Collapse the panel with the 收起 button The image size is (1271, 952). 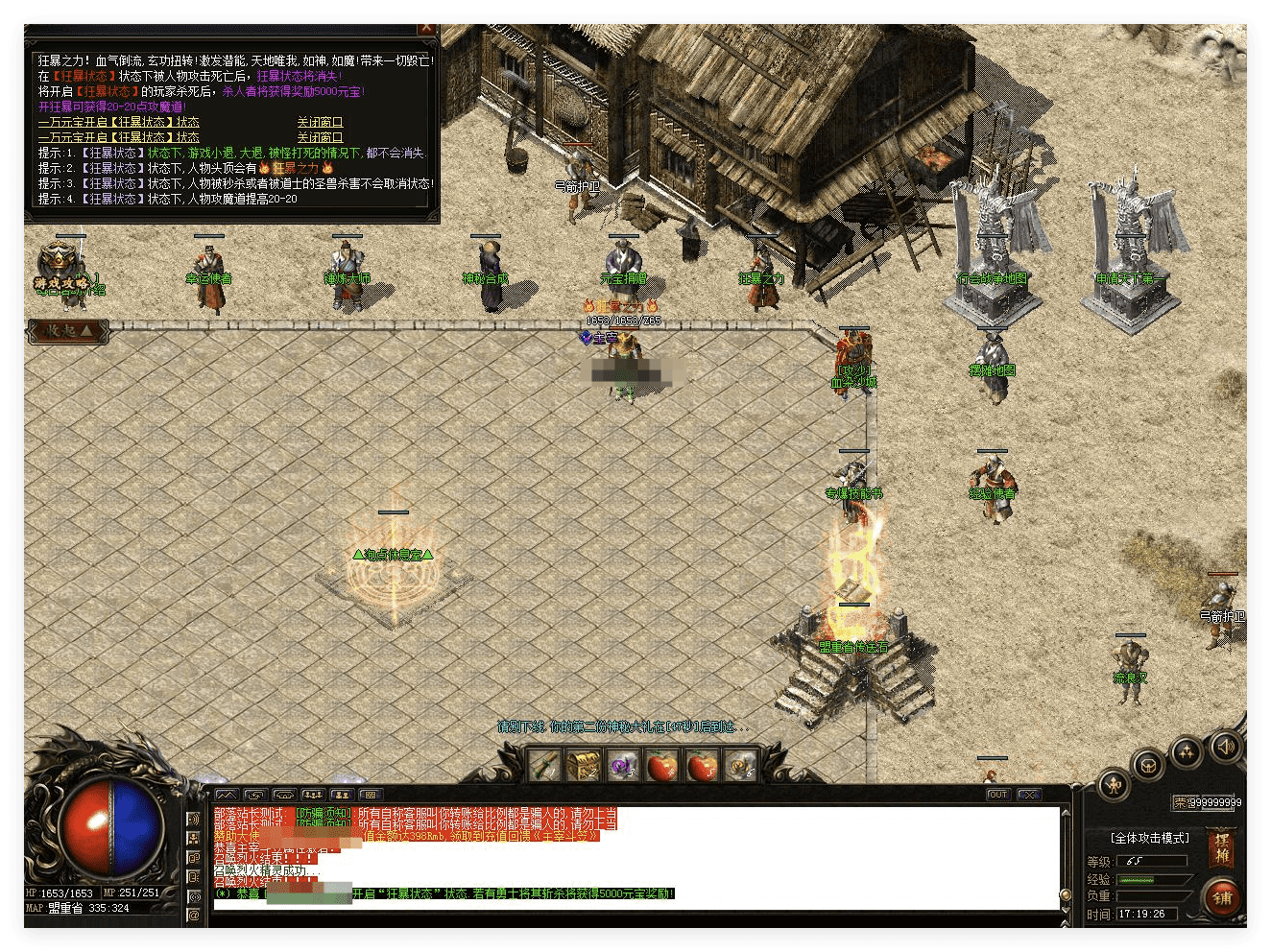(x=69, y=331)
